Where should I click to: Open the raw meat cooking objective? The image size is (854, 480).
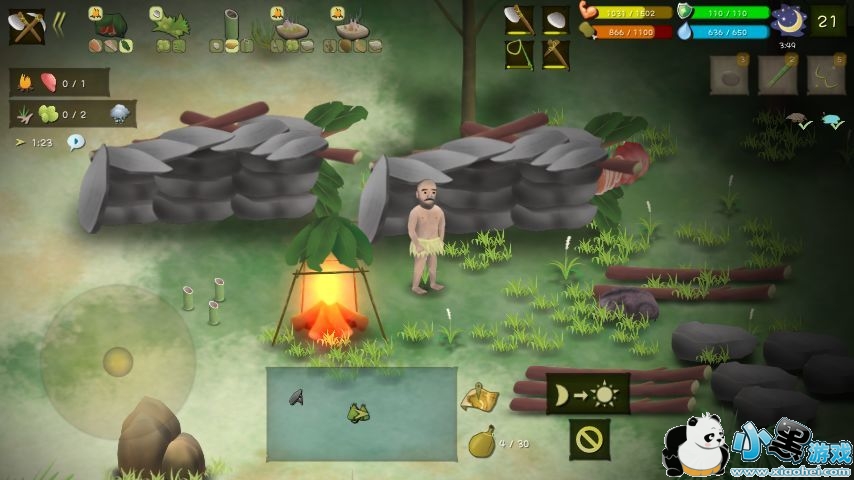(x=60, y=83)
